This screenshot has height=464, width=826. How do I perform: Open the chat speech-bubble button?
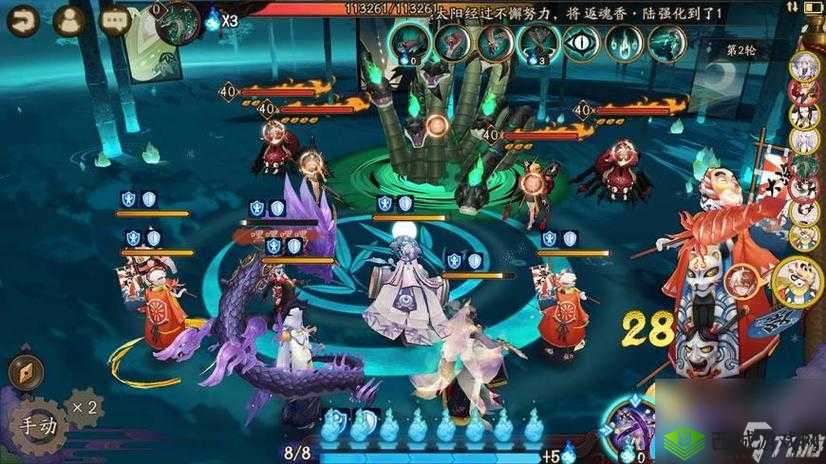click(114, 20)
